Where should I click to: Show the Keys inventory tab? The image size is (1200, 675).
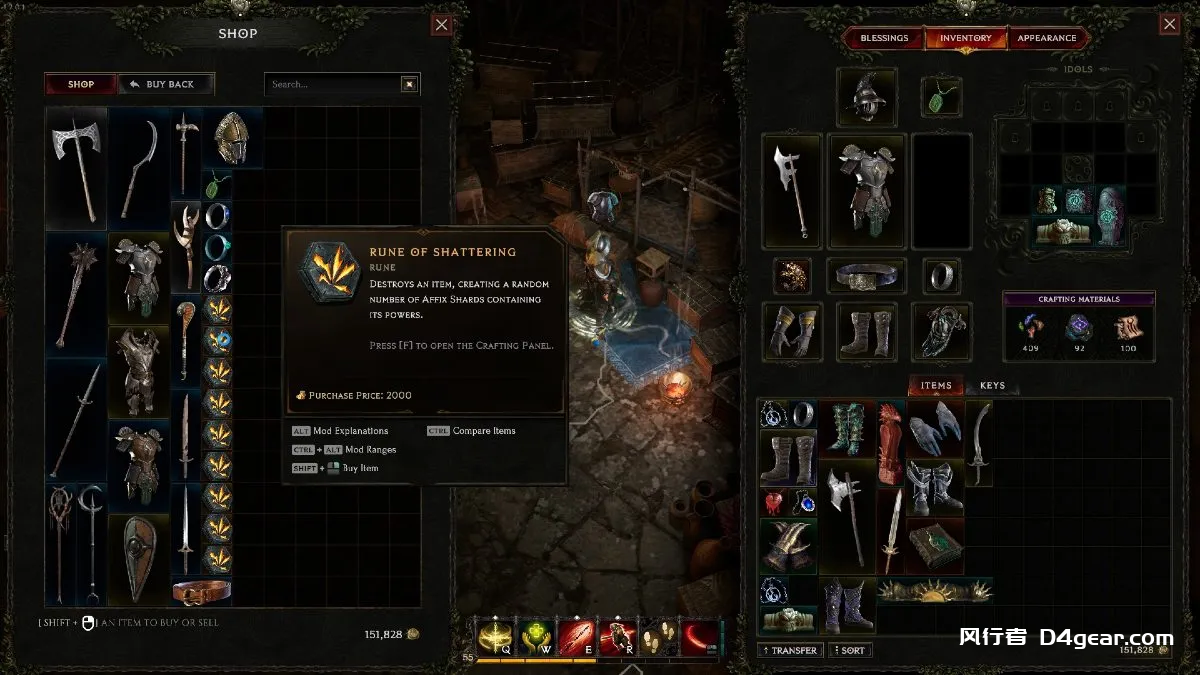(x=992, y=386)
